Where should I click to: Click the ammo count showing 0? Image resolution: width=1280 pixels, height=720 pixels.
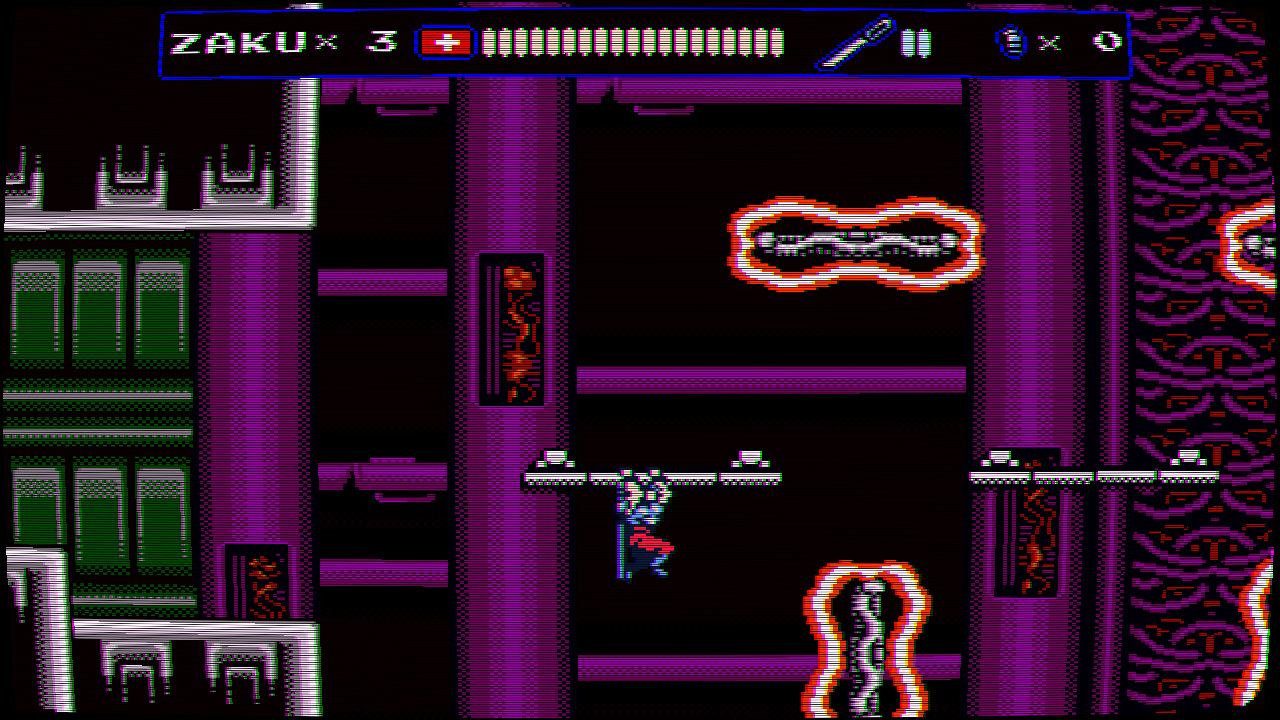(x=1107, y=42)
